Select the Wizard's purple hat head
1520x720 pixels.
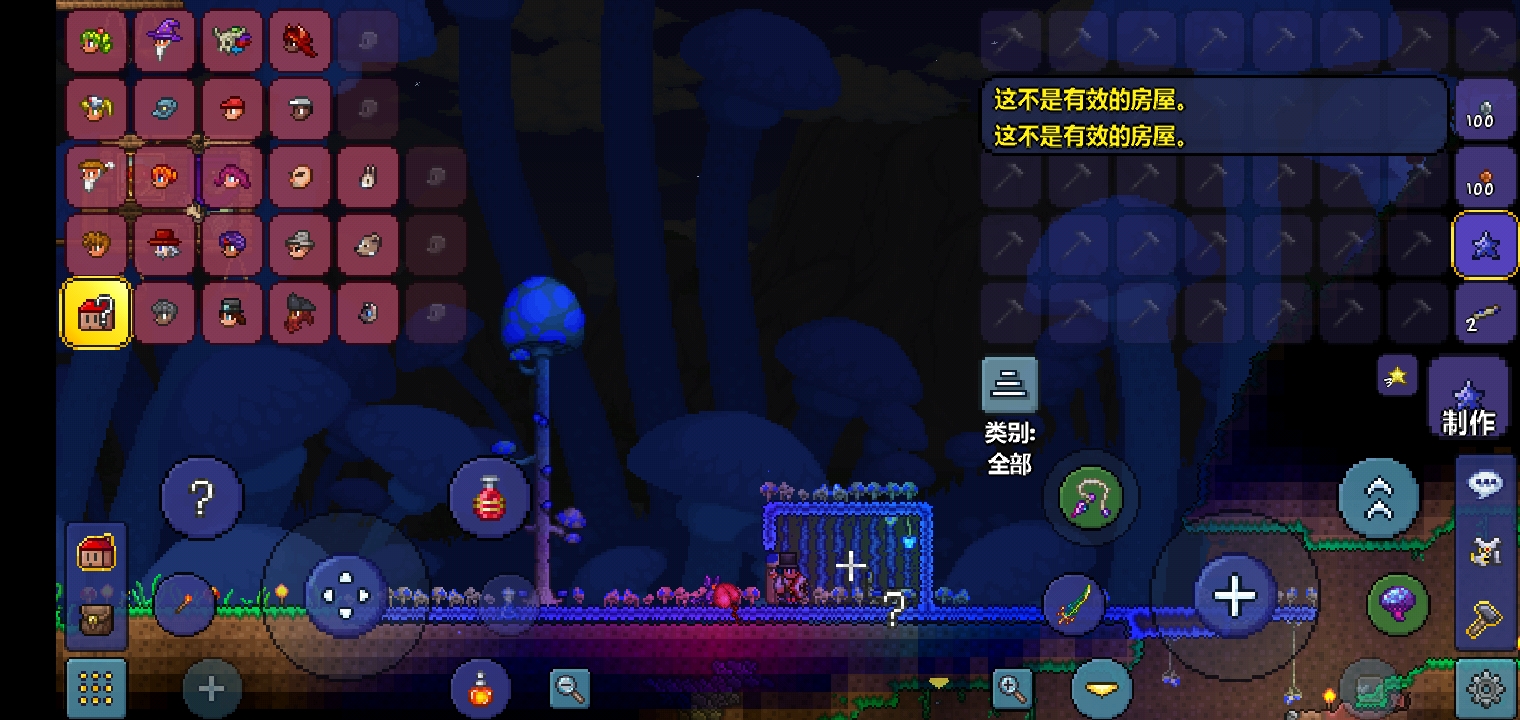coord(164,41)
